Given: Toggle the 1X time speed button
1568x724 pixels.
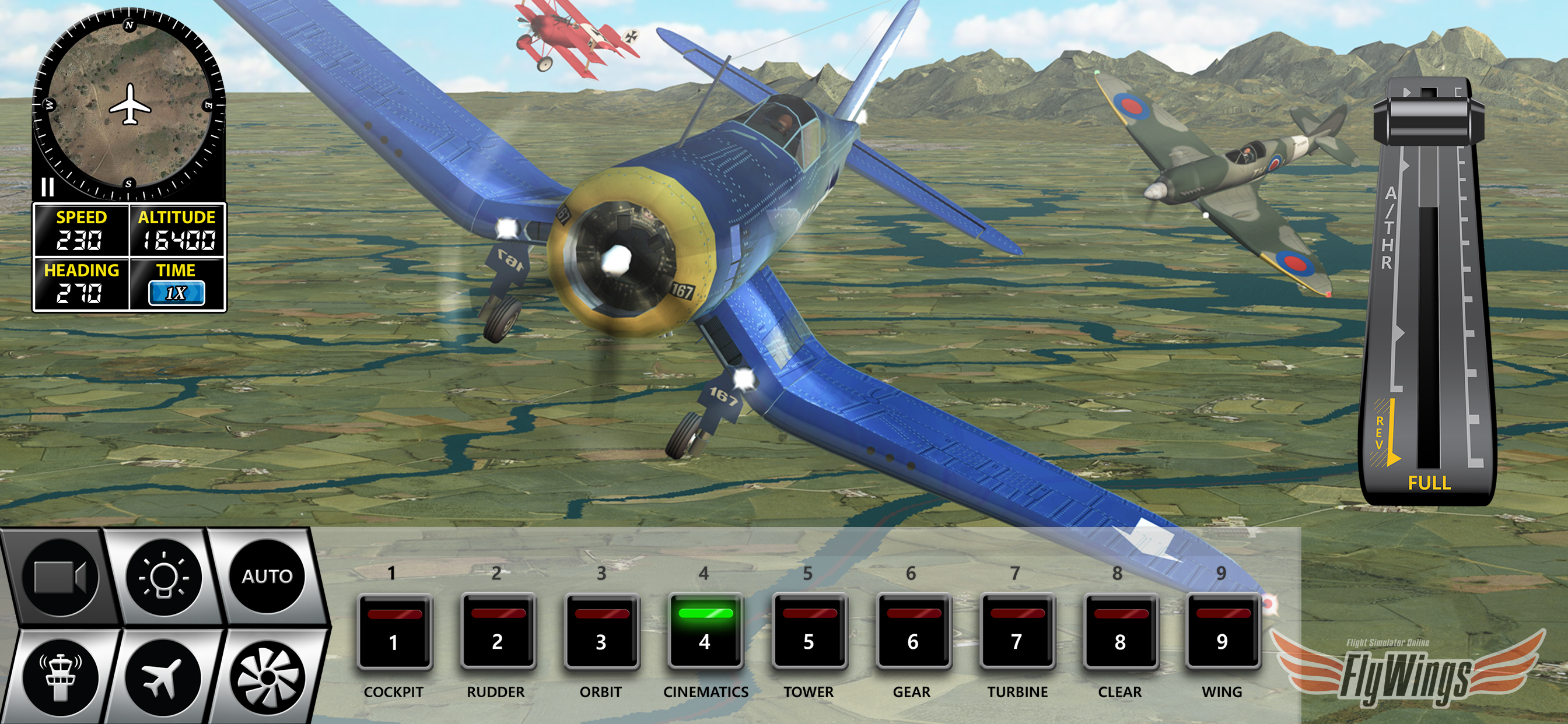Looking at the screenshot, I should tap(176, 293).
